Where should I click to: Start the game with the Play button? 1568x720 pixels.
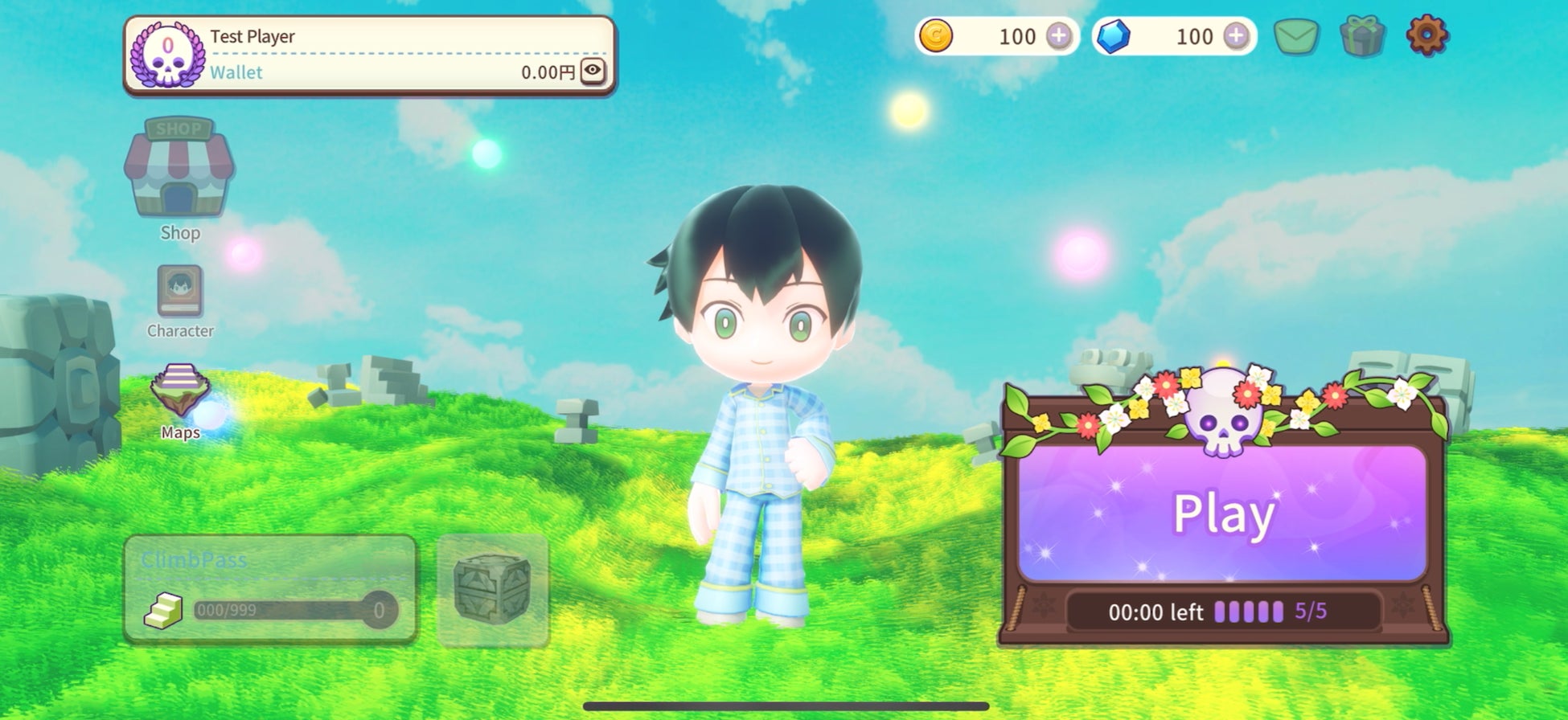[1222, 513]
